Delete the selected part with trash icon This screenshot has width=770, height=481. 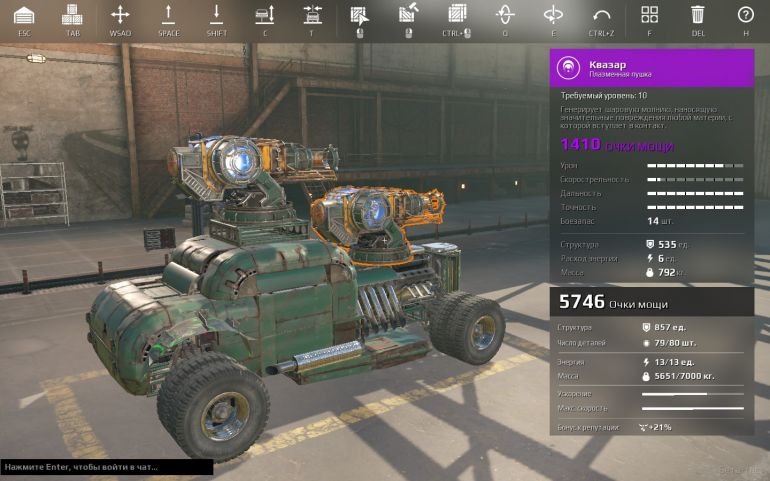pyautogui.click(x=697, y=15)
